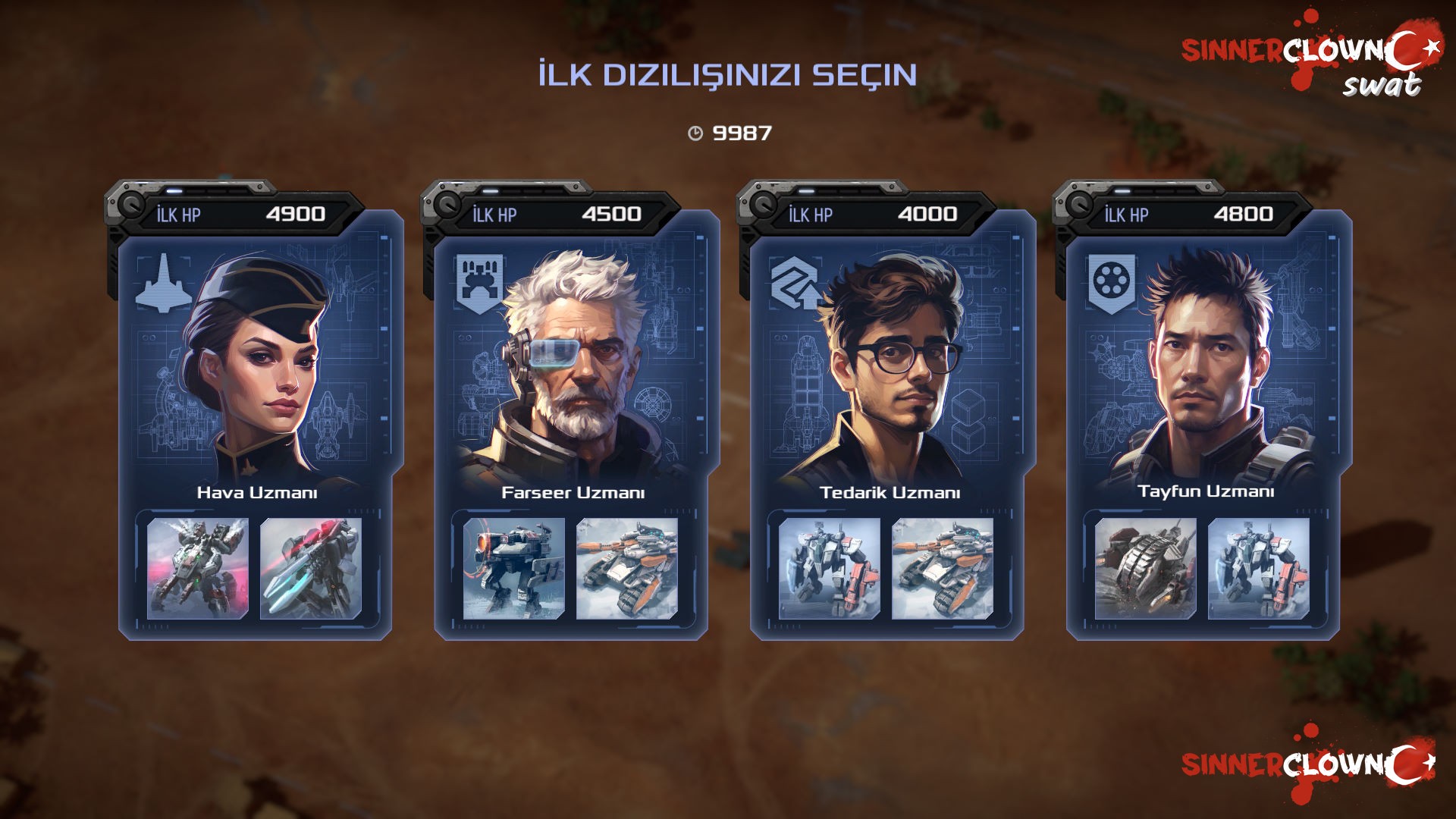Click the aircraft icon on Hava Uzmanı card

click(163, 284)
